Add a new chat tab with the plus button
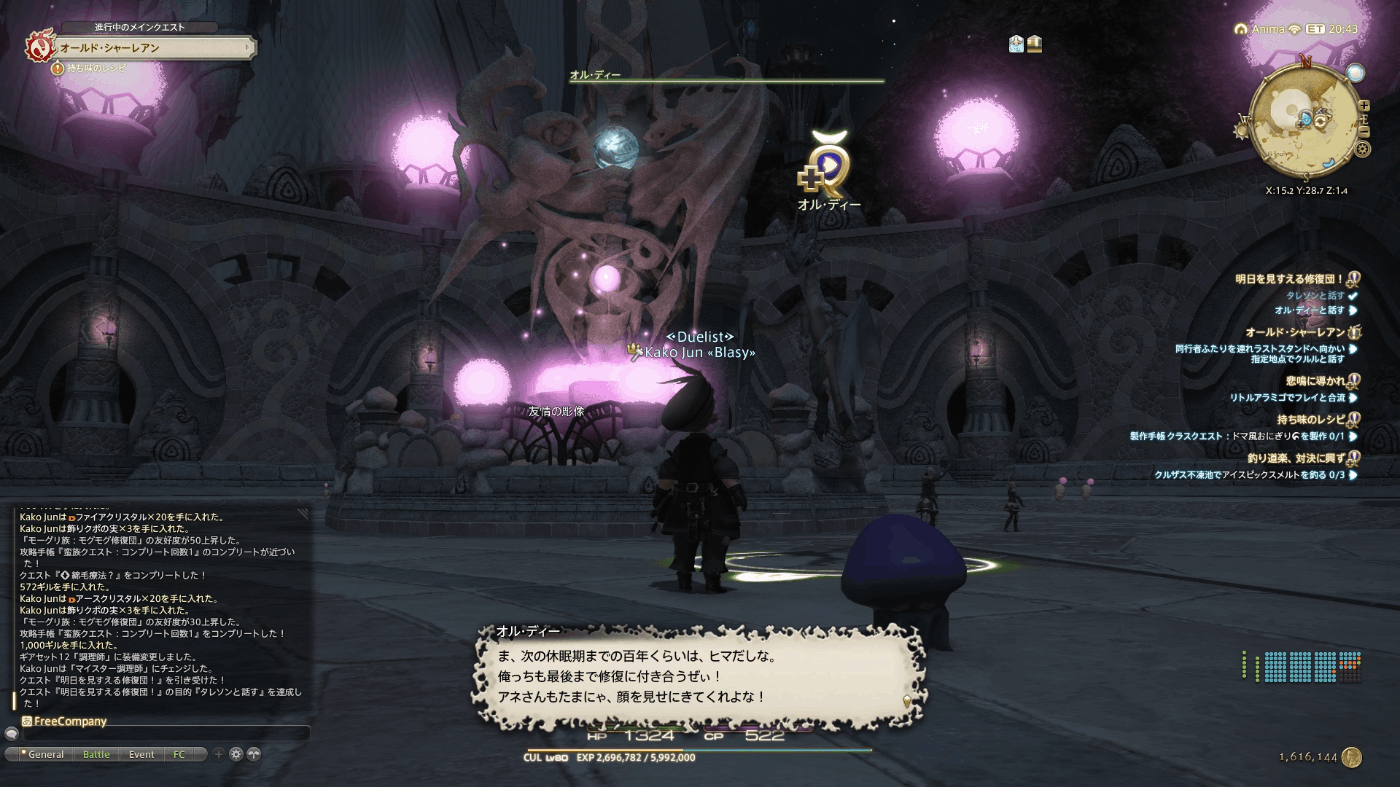 coord(219,754)
